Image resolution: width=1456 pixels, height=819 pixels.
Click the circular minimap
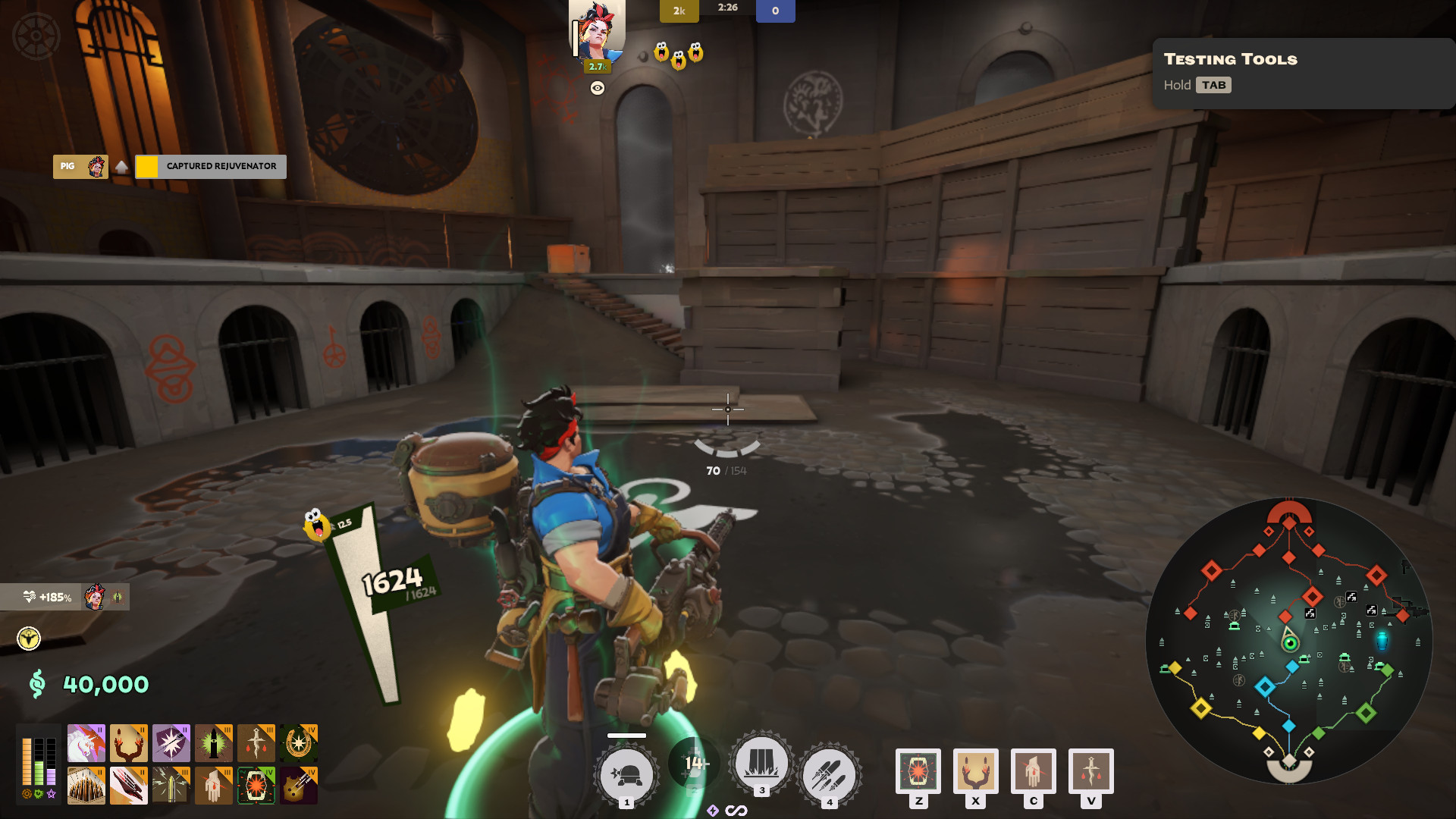click(x=1288, y=641)
